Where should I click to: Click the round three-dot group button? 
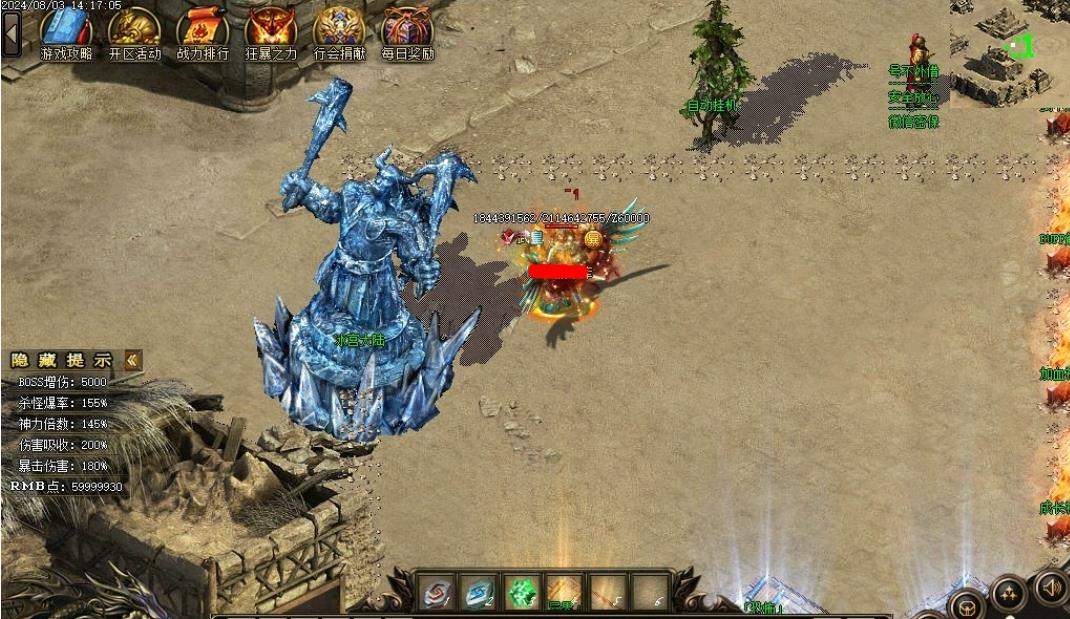click(1009, 594)
